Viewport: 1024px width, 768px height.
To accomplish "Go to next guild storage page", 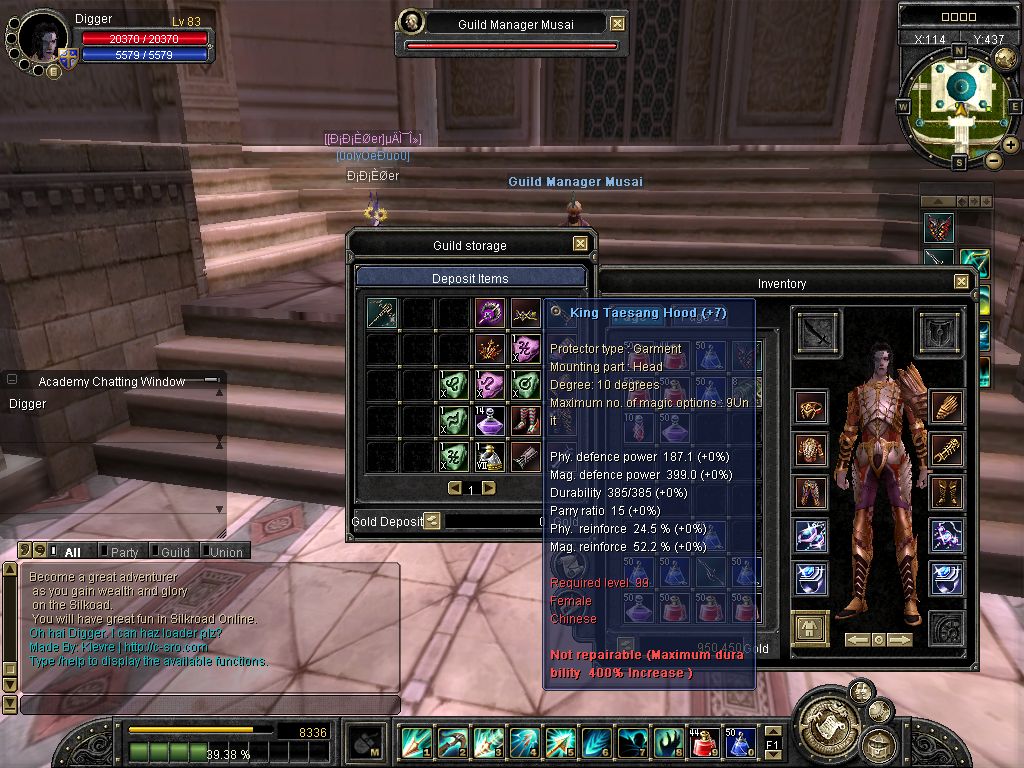I will tap(489, 488).
